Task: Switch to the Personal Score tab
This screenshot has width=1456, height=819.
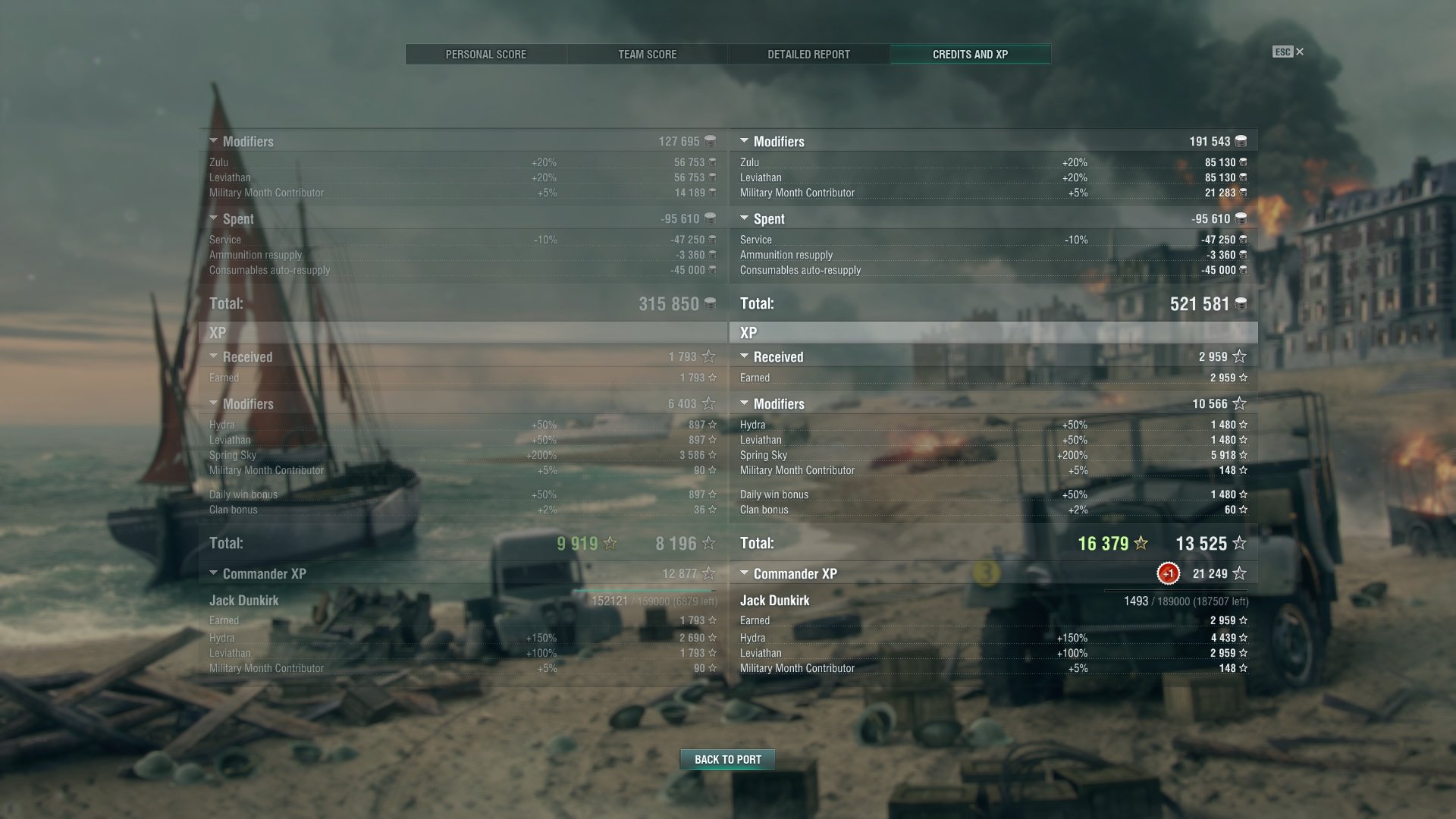Action: (x=485, y=55)
